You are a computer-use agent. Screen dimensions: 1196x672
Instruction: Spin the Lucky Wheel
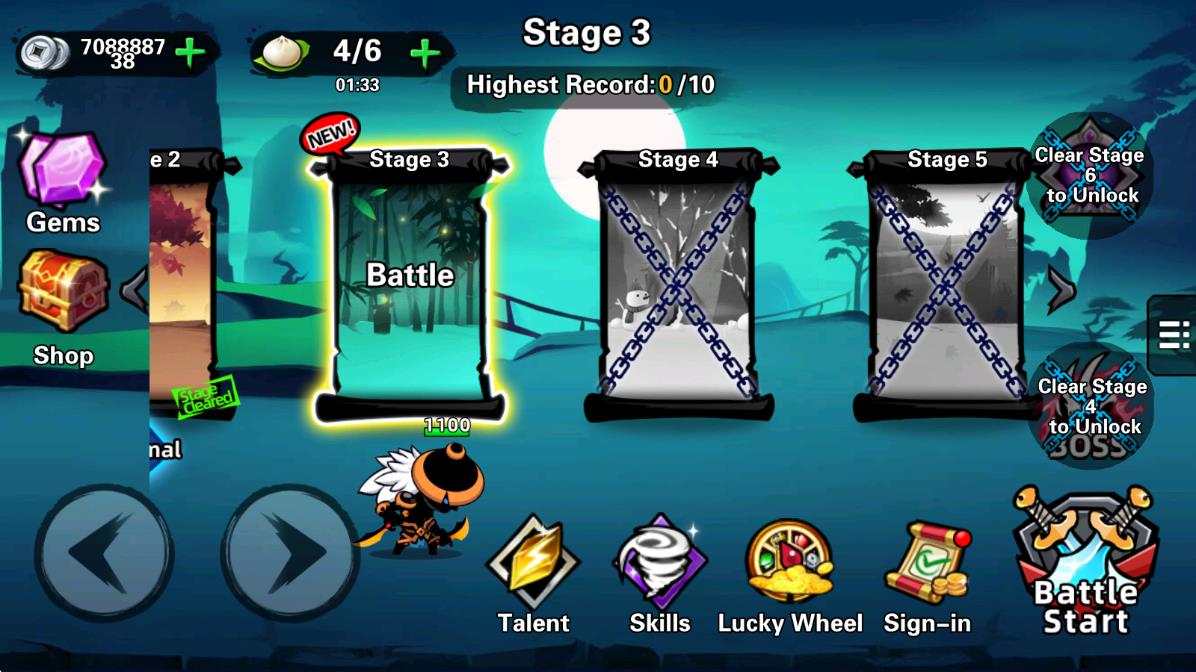(790, 577)
